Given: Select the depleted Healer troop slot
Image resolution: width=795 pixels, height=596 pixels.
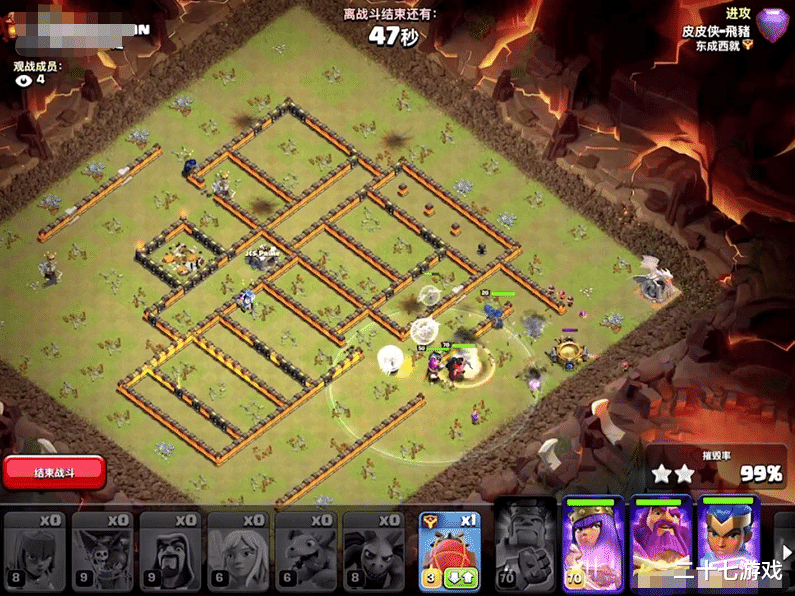Looking at the screenshot, I should pyautogui.click(x=238, y=550).
